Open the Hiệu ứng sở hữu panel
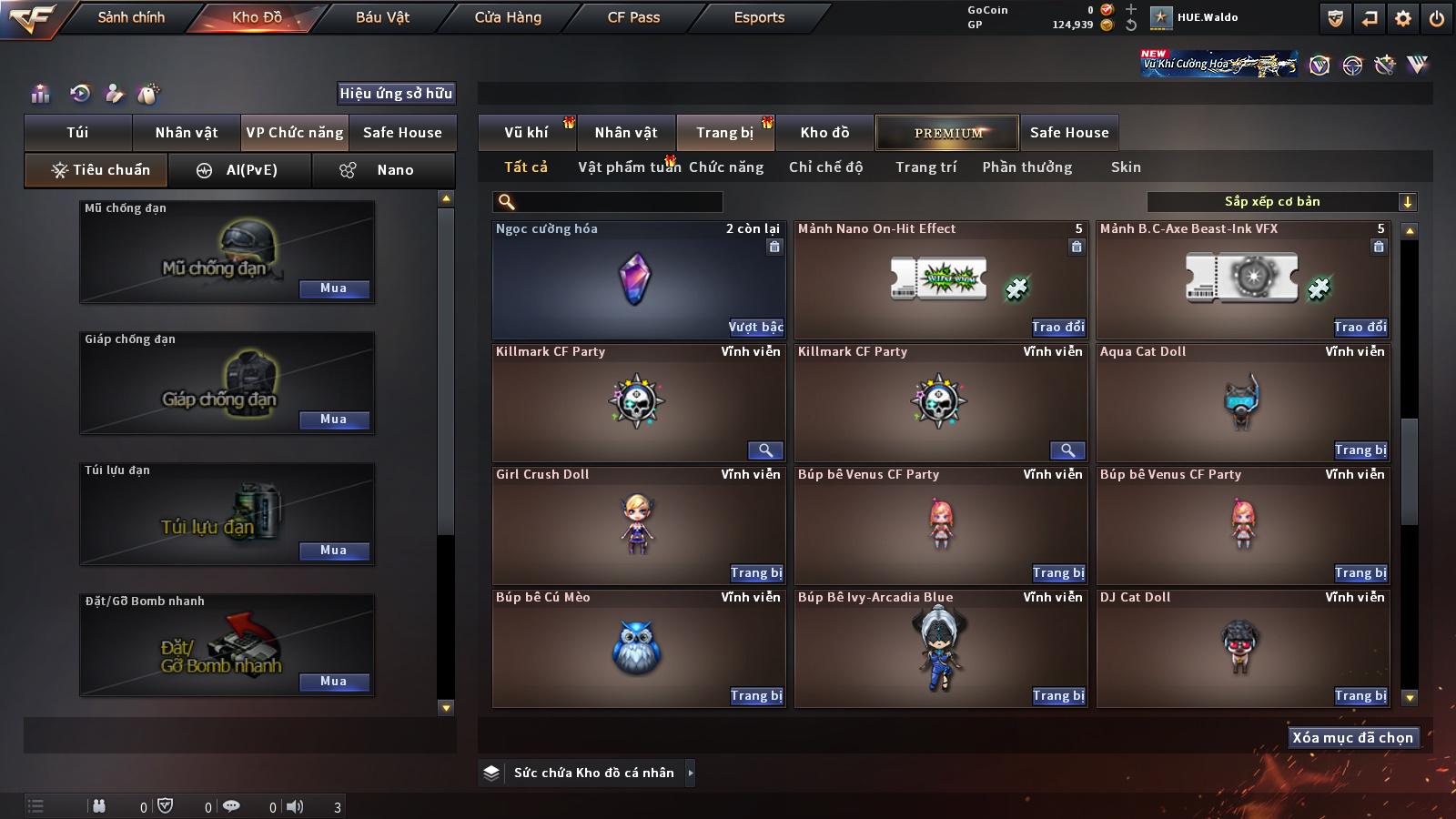 tap(396, 93)
